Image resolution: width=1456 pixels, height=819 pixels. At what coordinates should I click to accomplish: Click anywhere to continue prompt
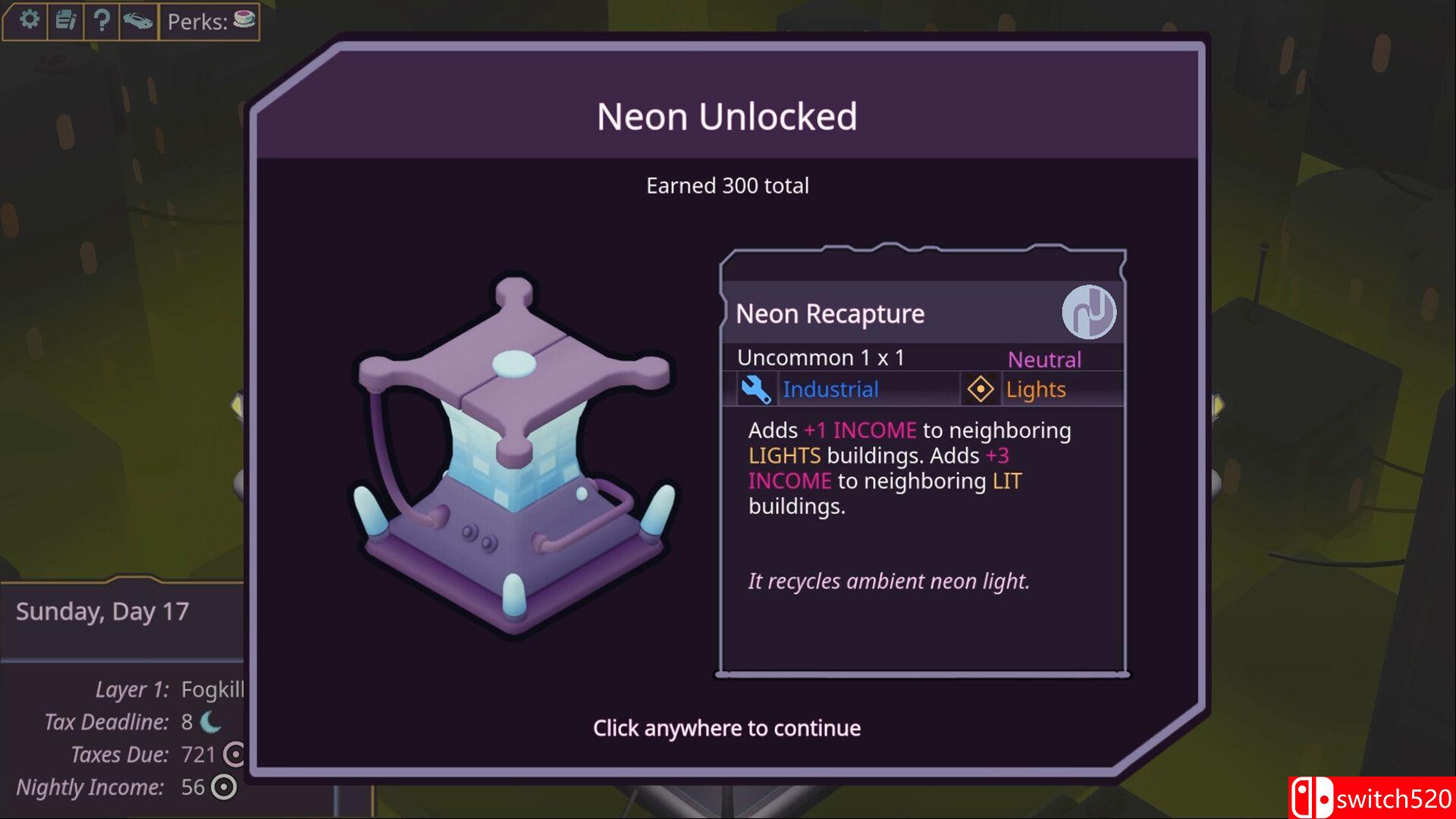click(726, 728)
